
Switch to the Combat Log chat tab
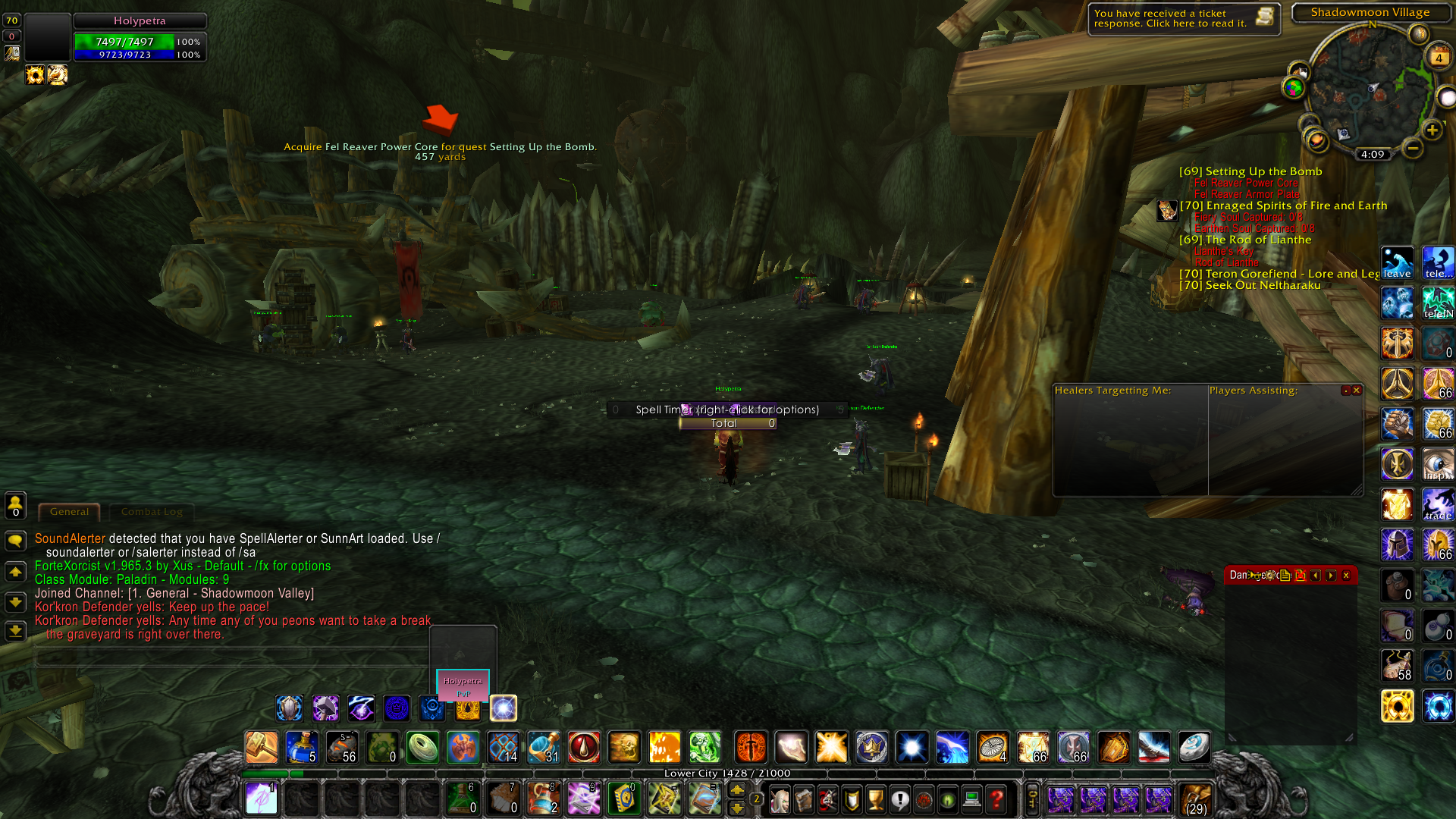click(x=152, y=512)
